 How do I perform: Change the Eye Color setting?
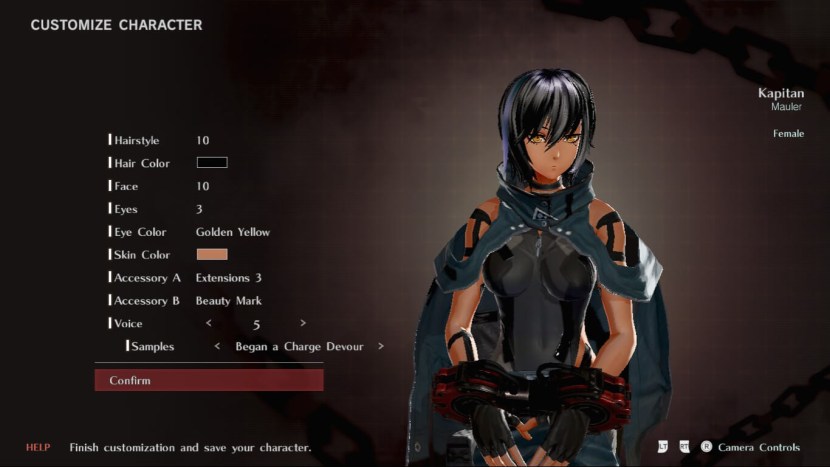232,232
